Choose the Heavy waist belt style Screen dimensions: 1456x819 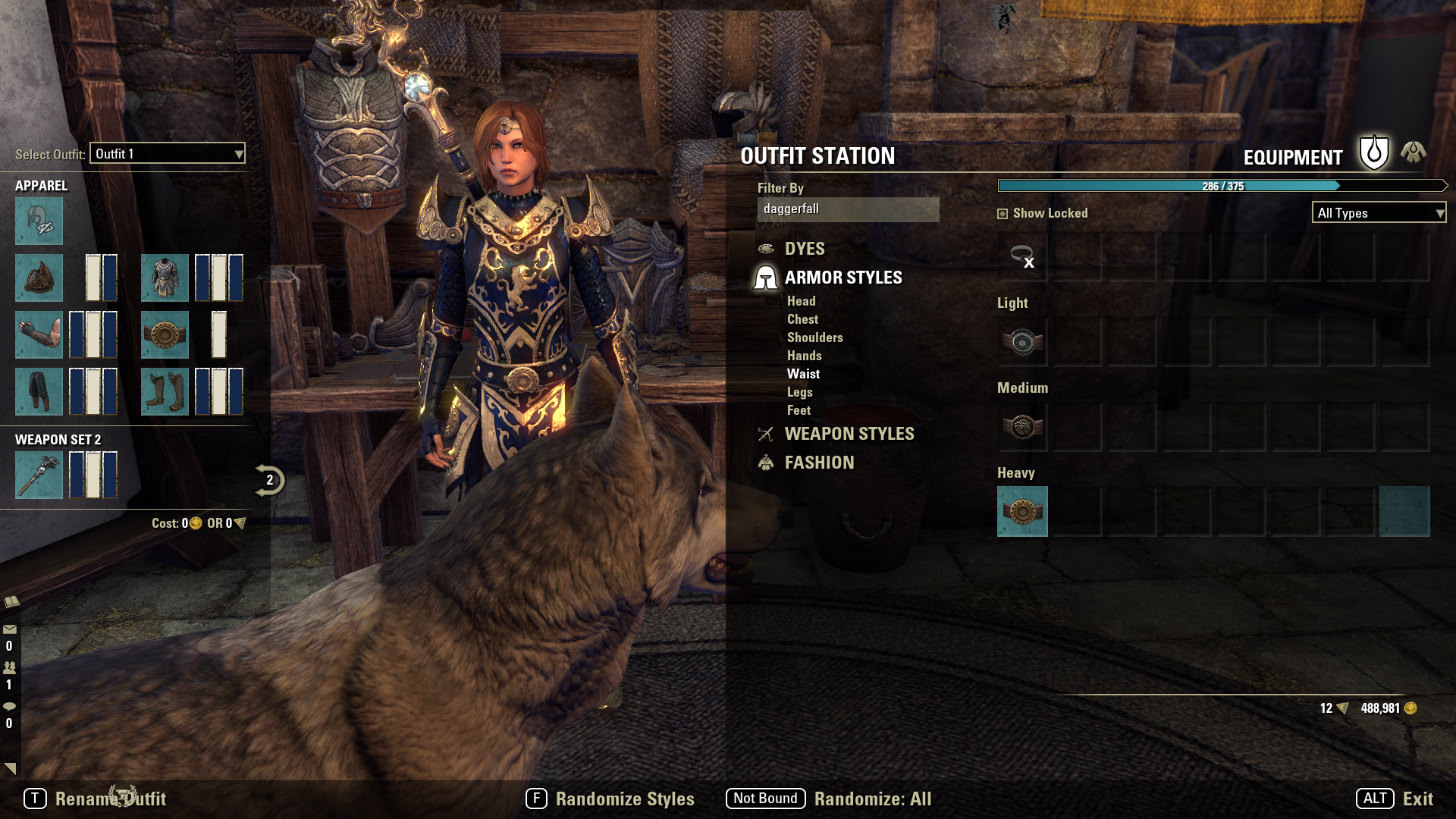pyautogui.click(x=1022, y=512)
